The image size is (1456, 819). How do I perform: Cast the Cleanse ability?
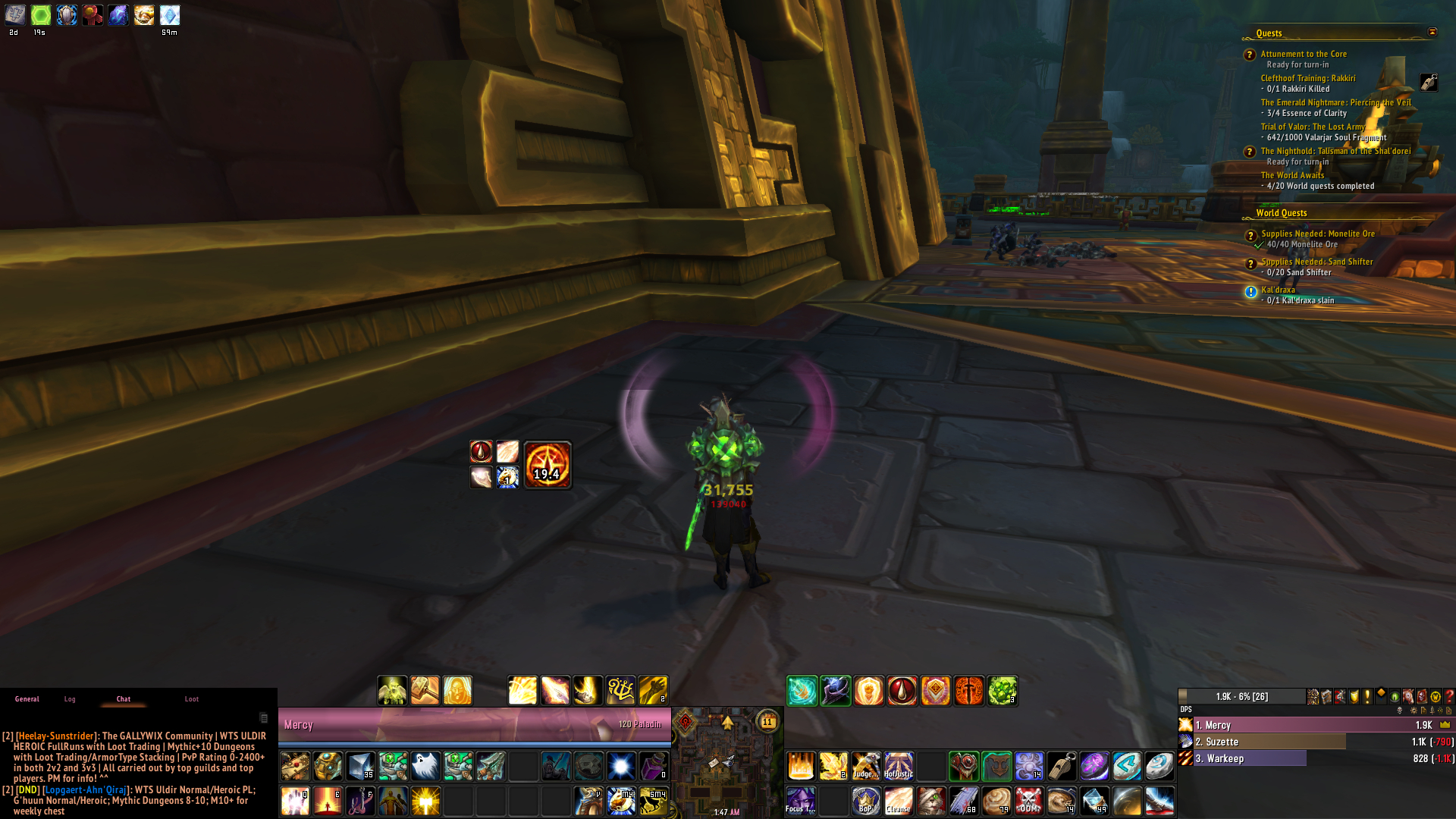[899, 800]
